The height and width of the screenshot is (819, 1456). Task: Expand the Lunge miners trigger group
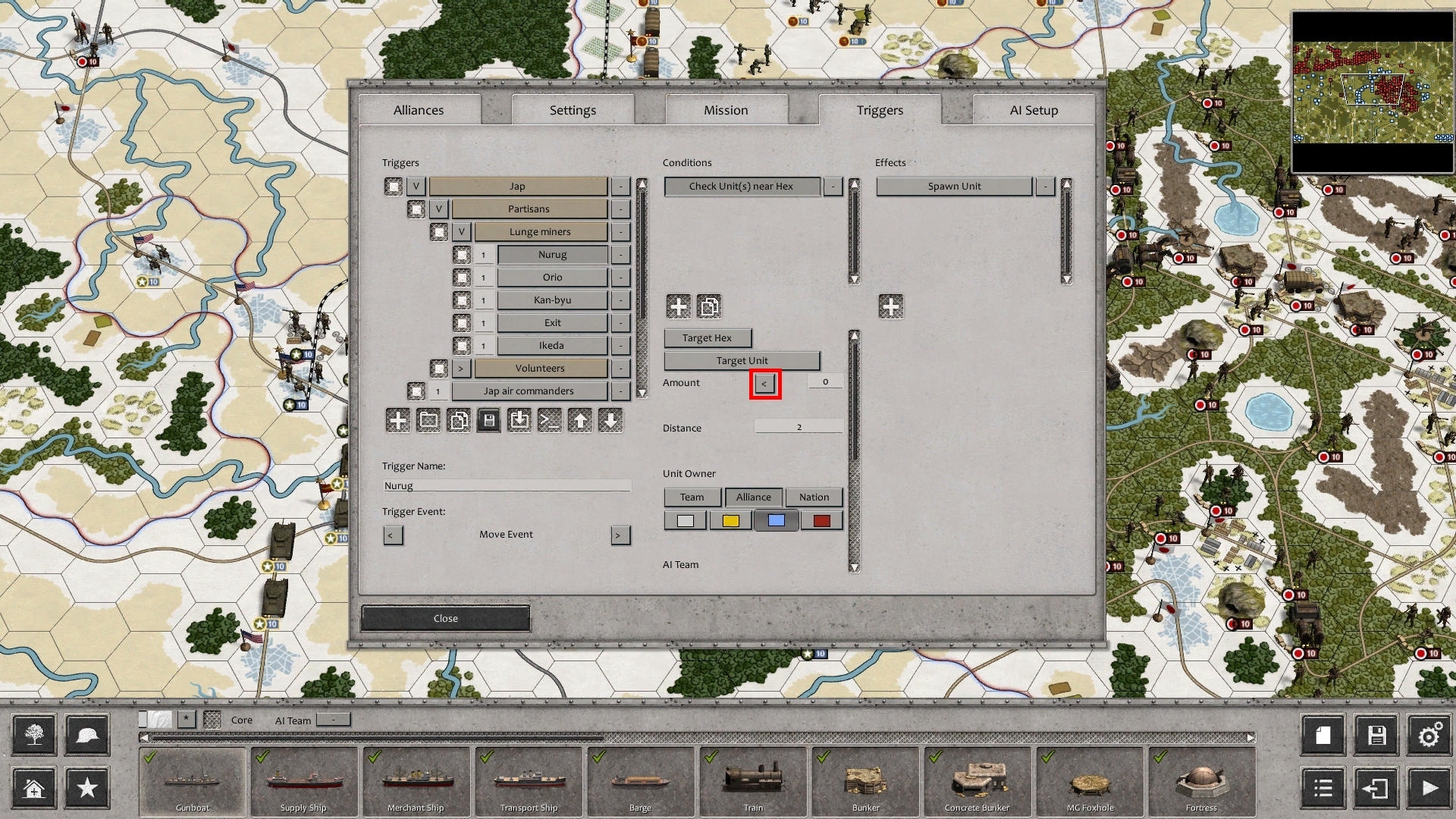tap(462, 231)
